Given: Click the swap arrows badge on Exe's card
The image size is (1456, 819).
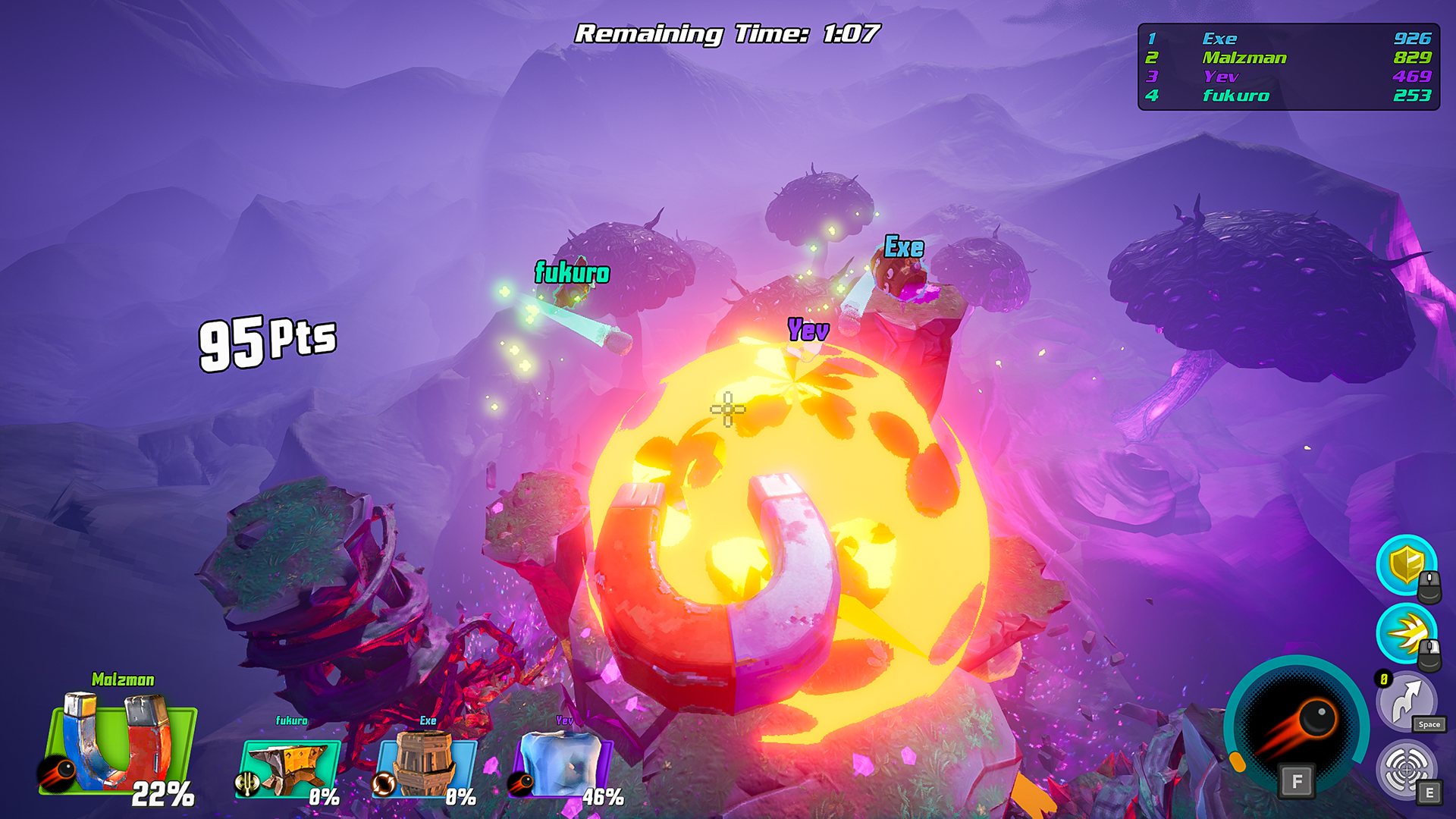Looking at the screenshot, I should point(384,784).
